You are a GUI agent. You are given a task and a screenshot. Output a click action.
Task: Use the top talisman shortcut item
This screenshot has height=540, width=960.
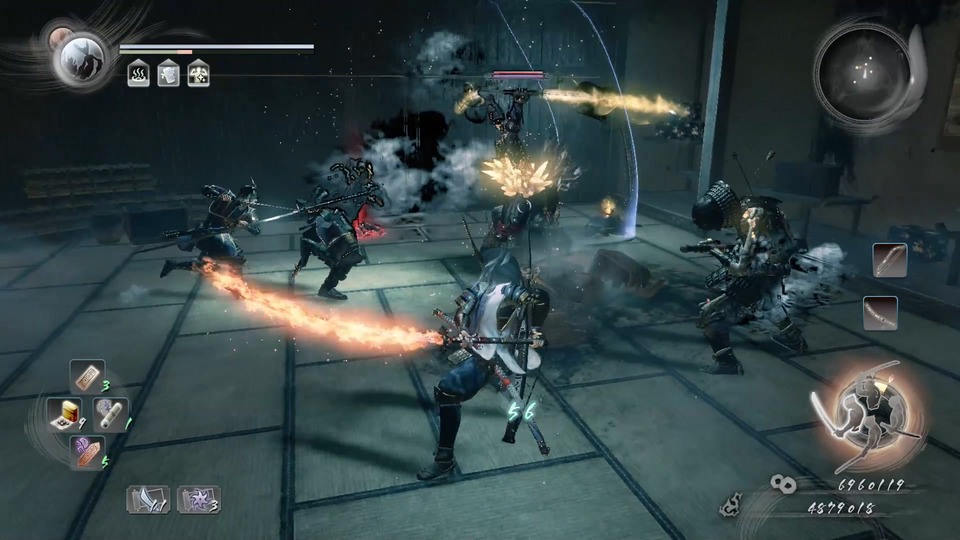click(x=87, y=377)
